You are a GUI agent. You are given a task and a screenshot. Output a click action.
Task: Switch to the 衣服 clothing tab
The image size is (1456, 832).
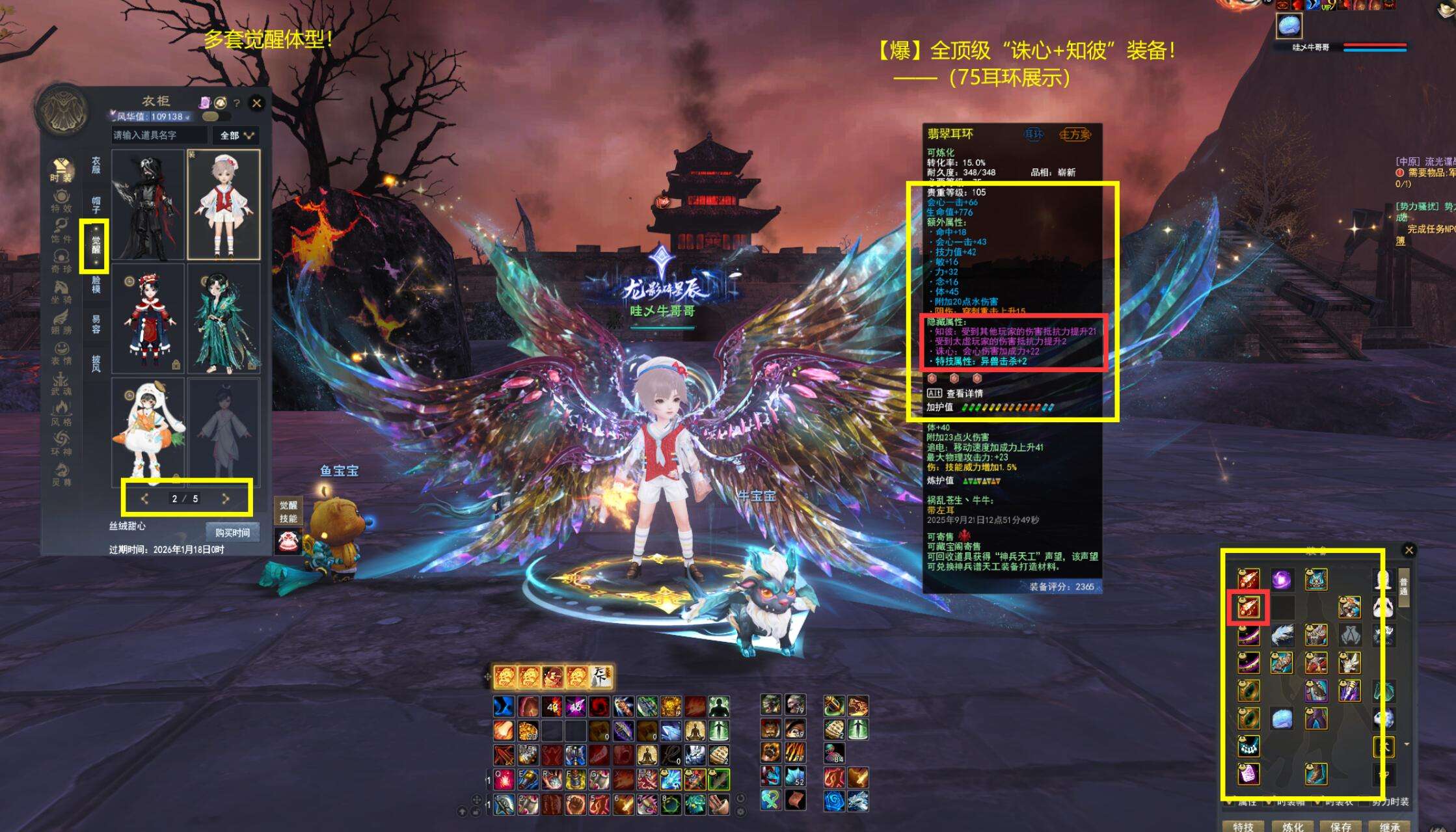coord(96,165)
